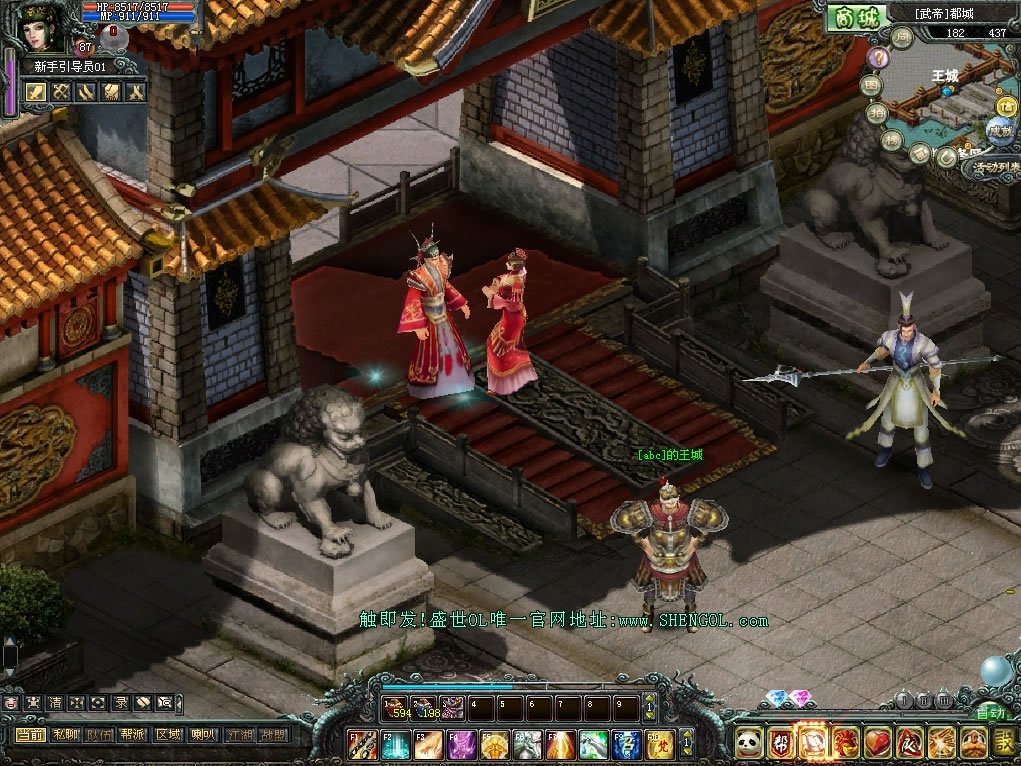This screenshot has width=1021, height=766.
Task: Switch to the 私聊 private chat tab
Action: (66, 735)
